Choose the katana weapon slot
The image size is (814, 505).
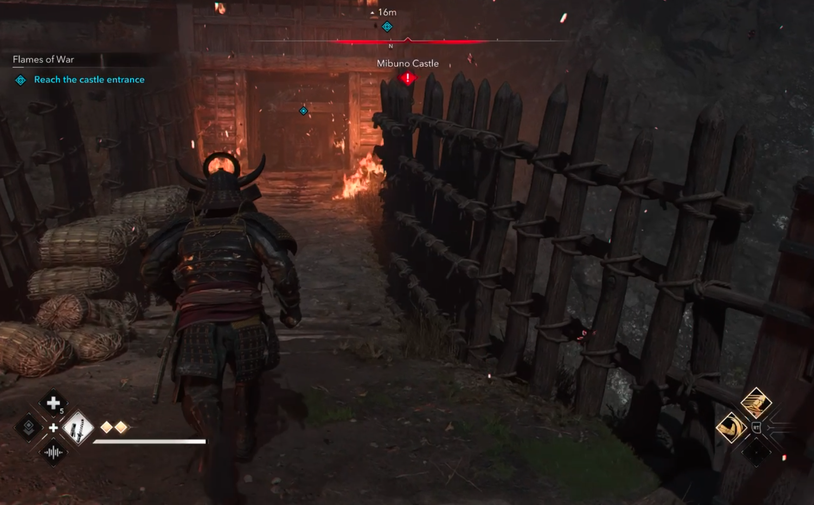[78, 429]
